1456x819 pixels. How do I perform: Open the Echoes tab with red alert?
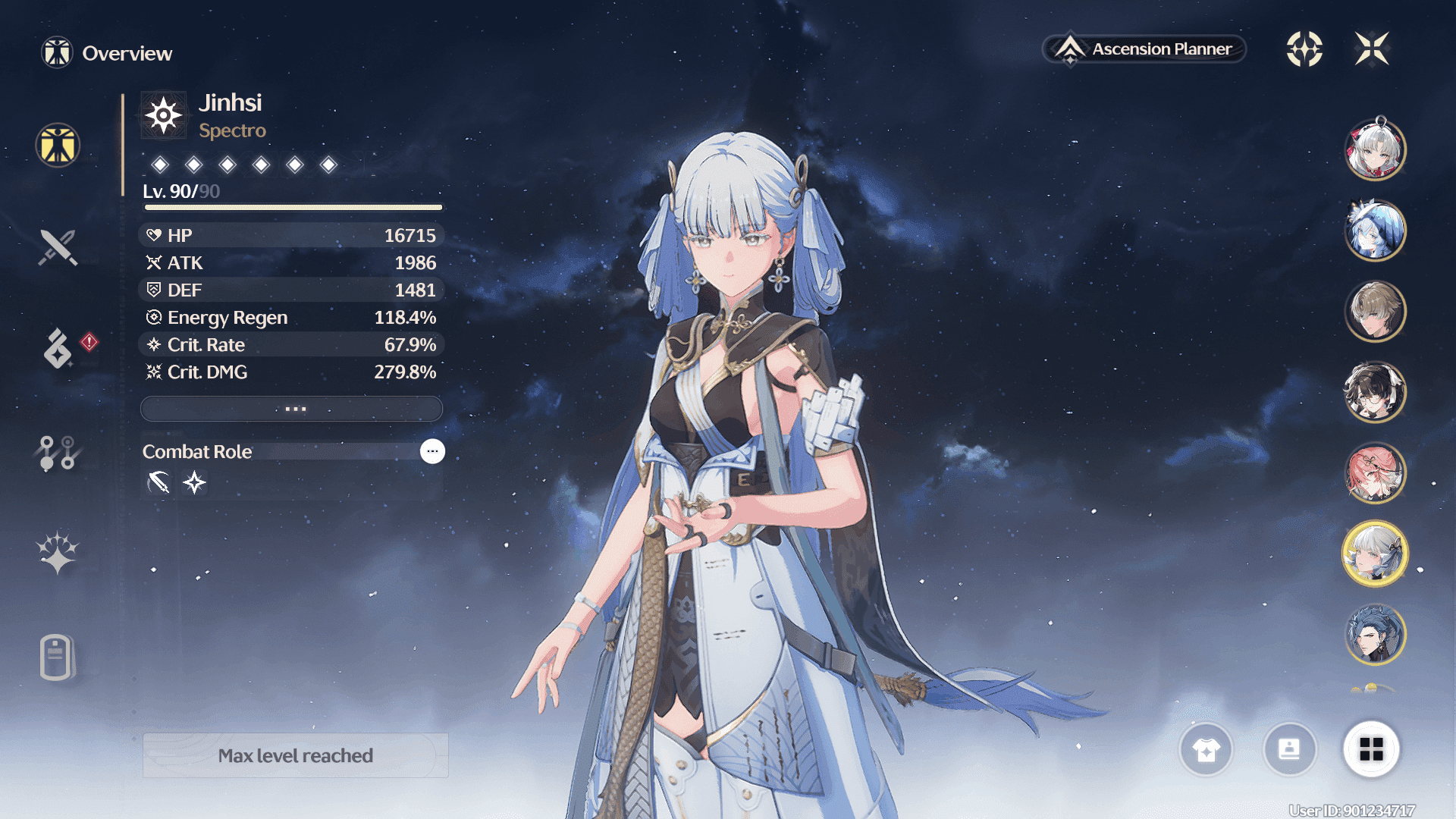58,348
